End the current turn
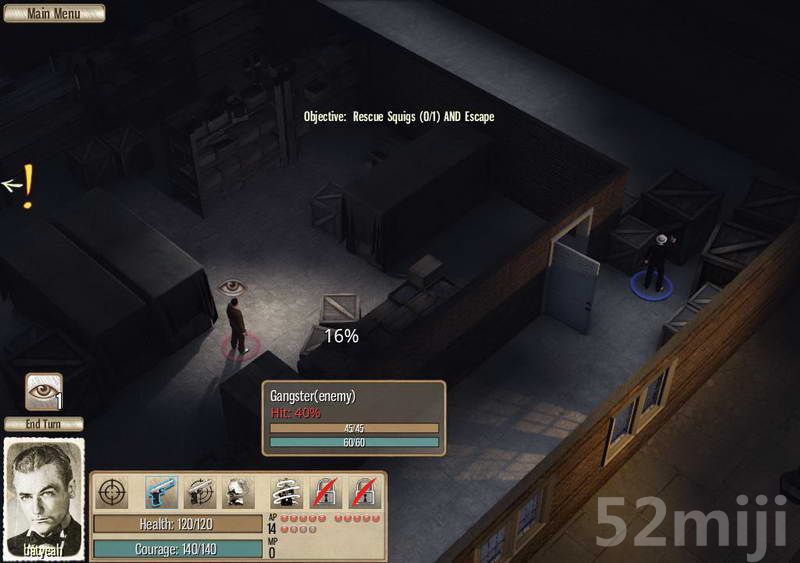Image resolution: width=800 pixels, height=563 pixels. coord(44,424)
